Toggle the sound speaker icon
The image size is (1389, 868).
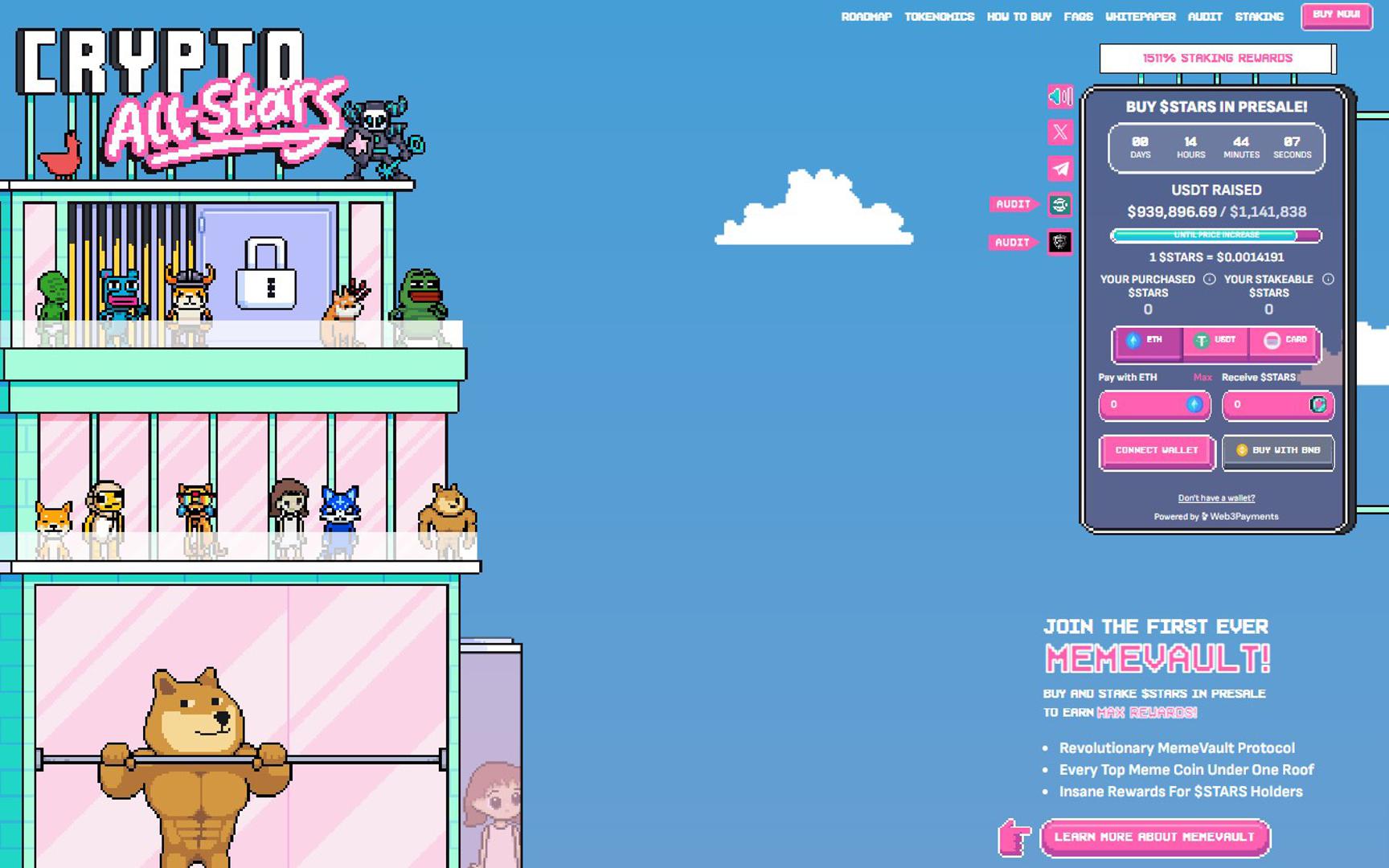pos(1060,96)
